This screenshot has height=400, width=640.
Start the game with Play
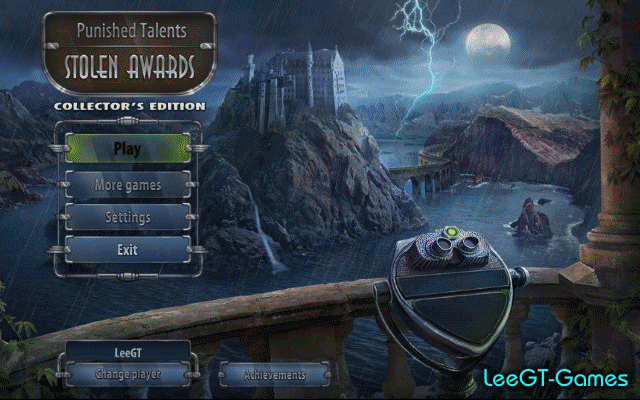(127, 150)
